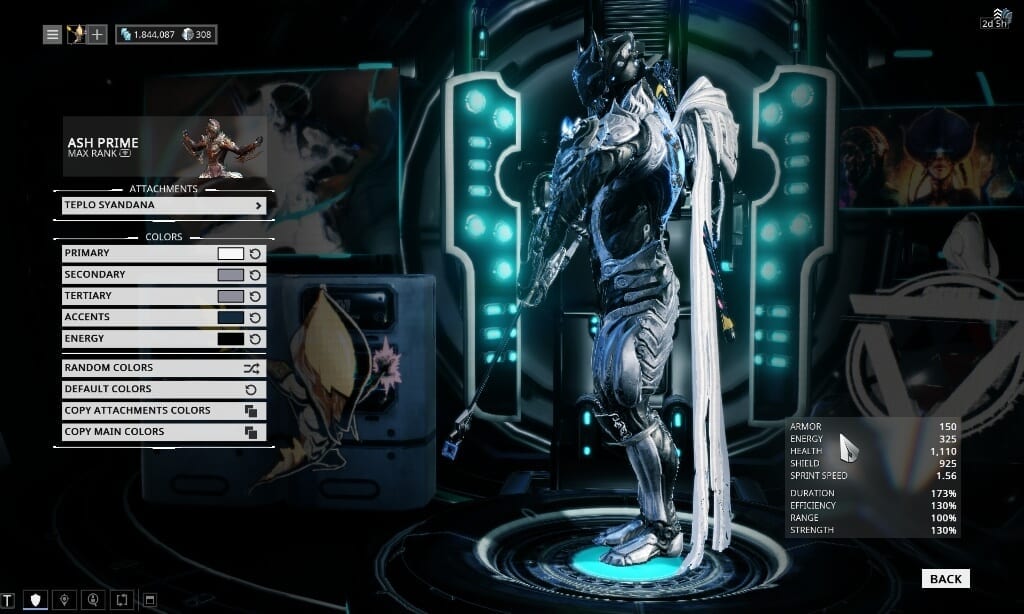Select the Tertiary color swatch
The width and height of the screenshot is (1024, 614).
(x=230, y=296)
